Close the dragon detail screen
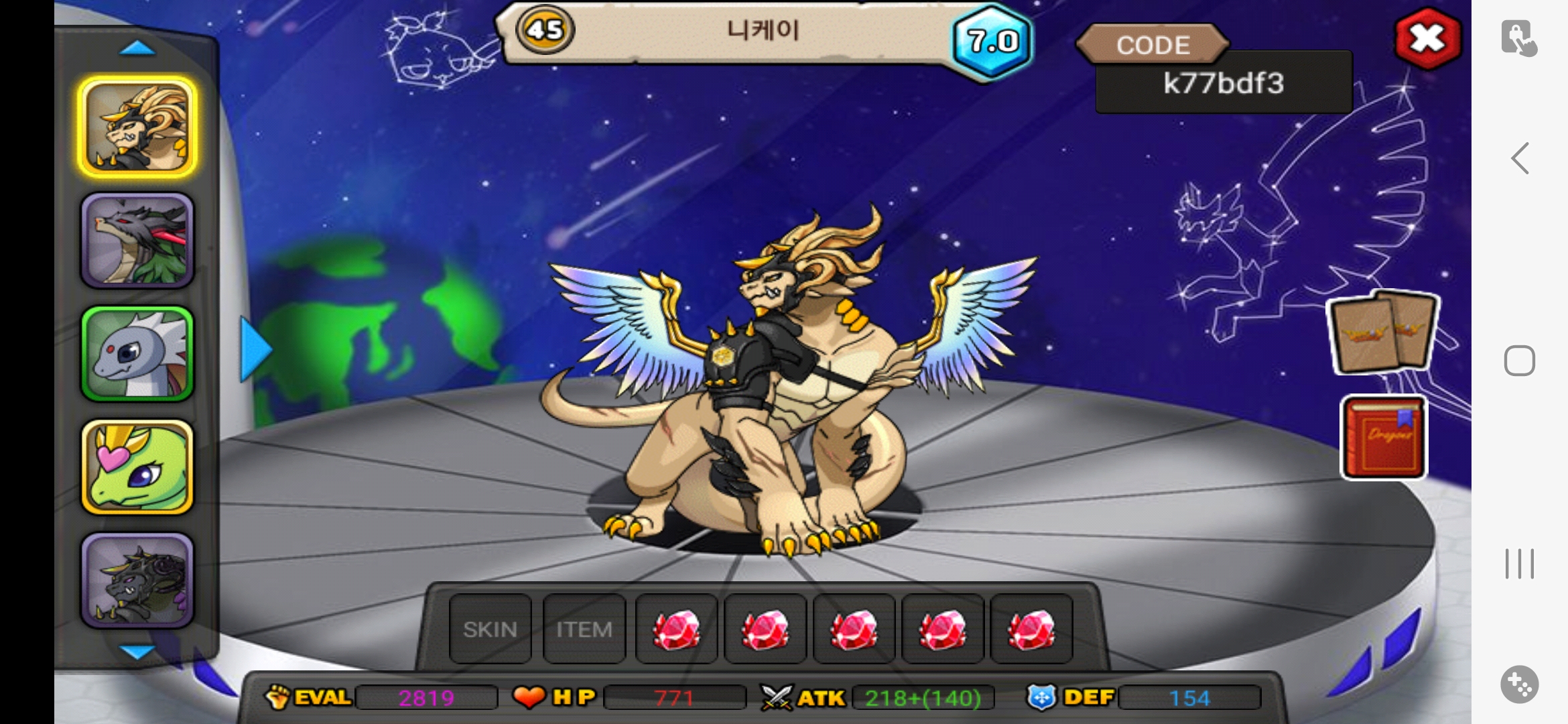The height and width of the screenshot is (724, 1568). pyautogui.click(x=1427, y=38)
